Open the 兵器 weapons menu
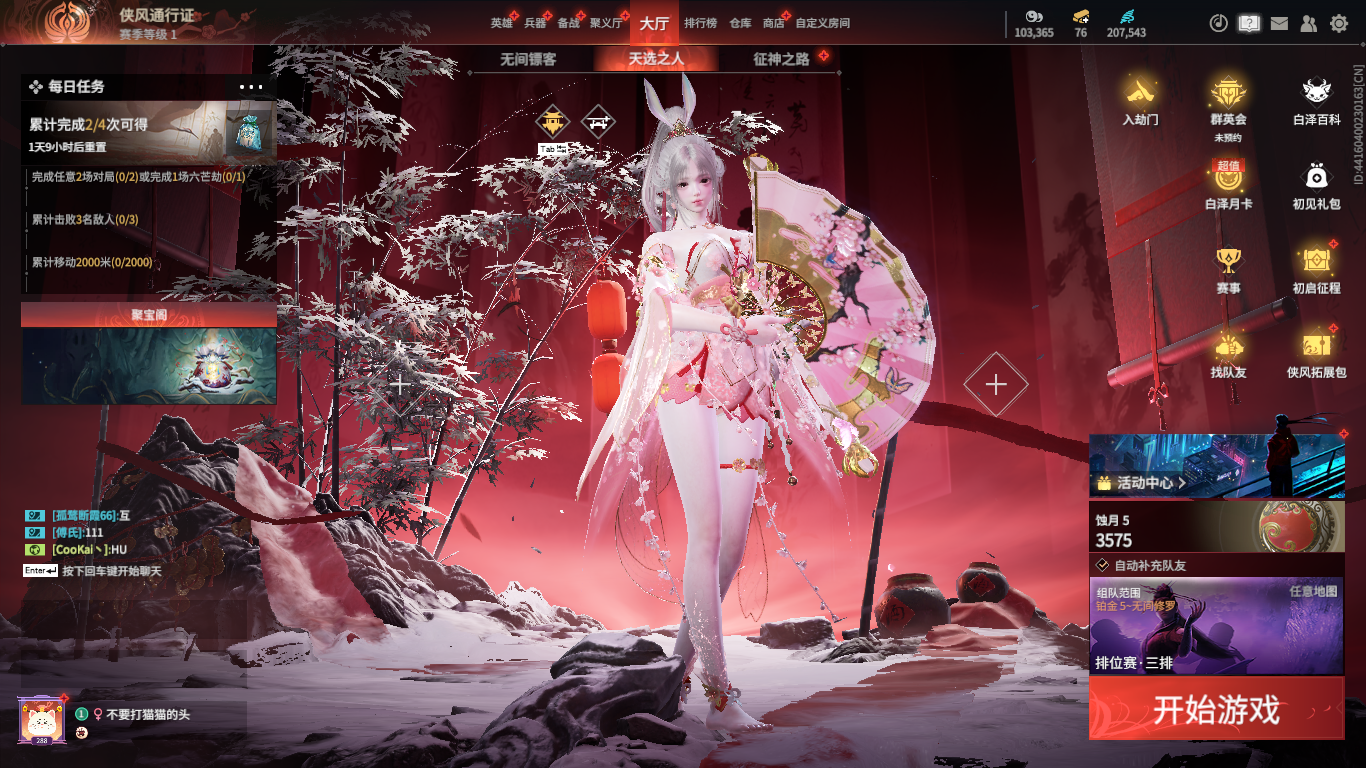This screenshot has height=768, width=1366. 535,23
